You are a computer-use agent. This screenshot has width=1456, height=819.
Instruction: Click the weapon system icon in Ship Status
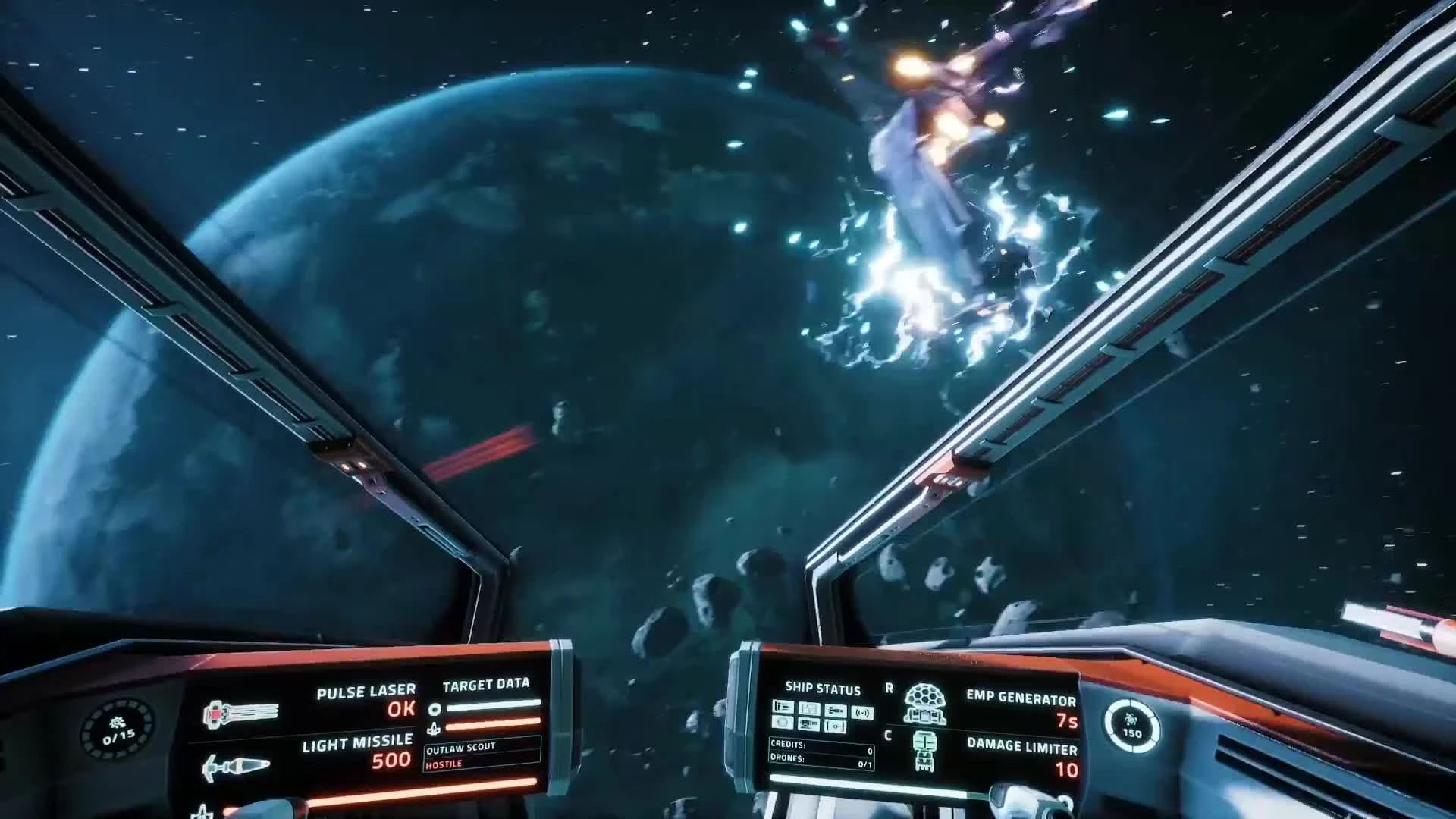836,710
